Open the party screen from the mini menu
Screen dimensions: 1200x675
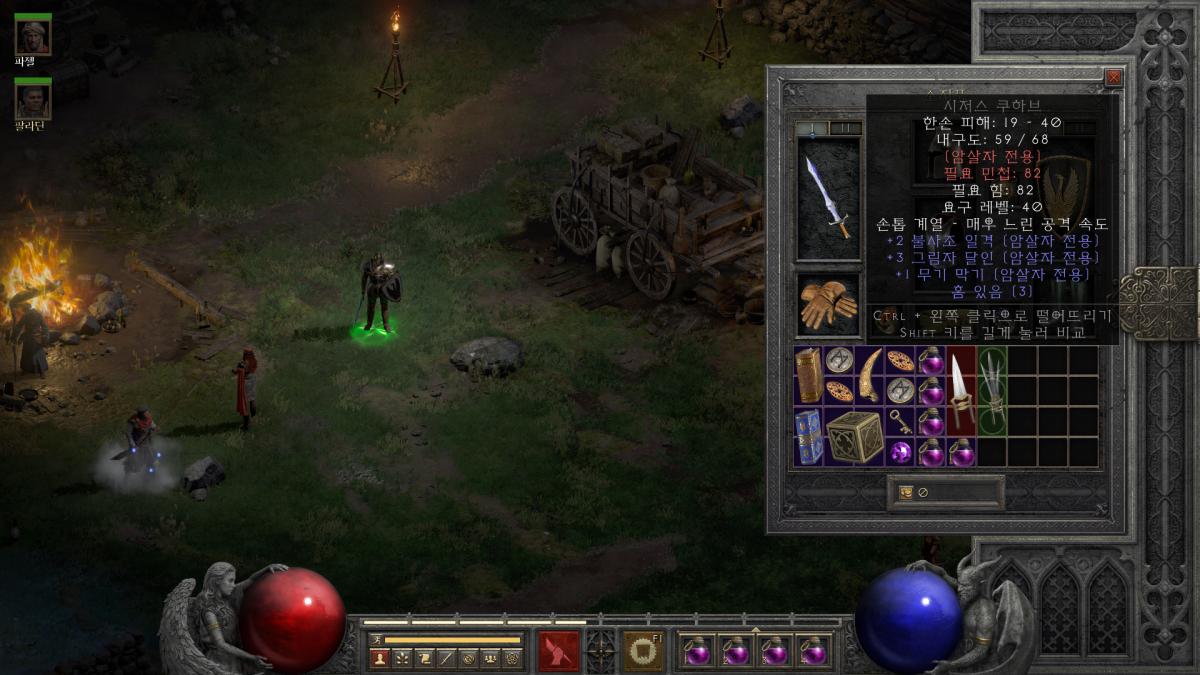(490, 658)
